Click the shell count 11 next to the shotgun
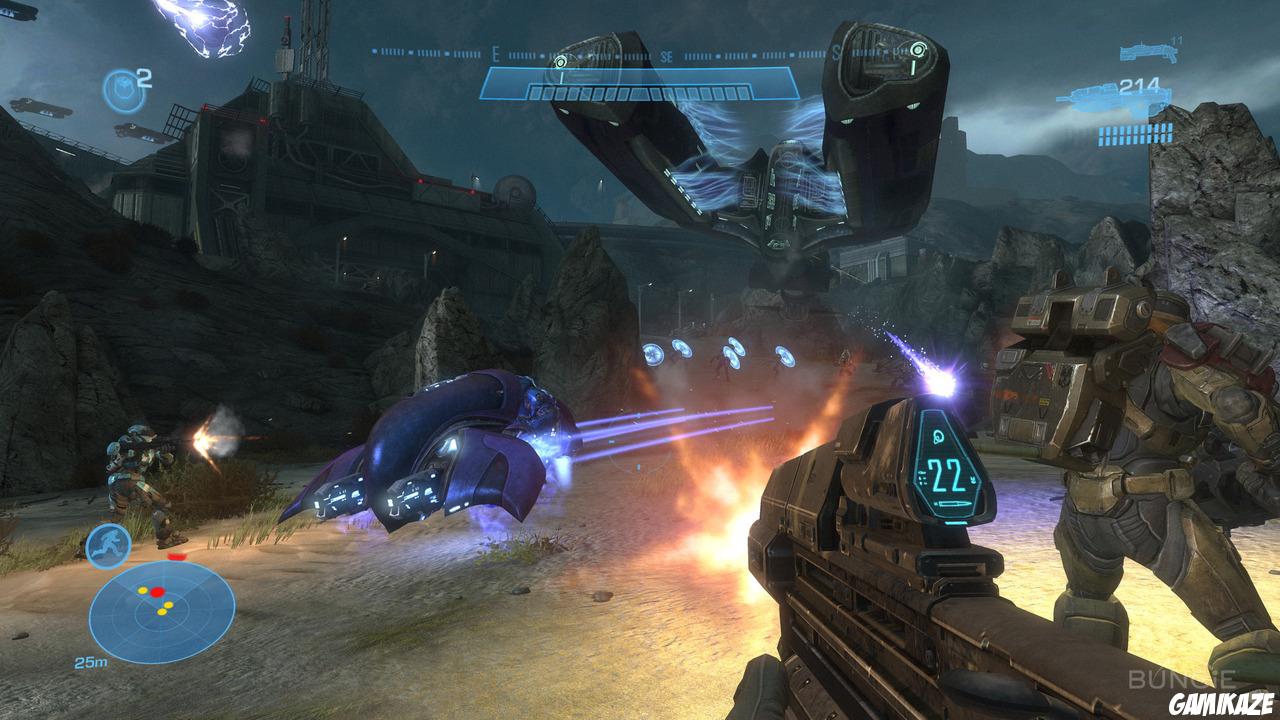1280x720 pixels. (x=1175, y=39)
